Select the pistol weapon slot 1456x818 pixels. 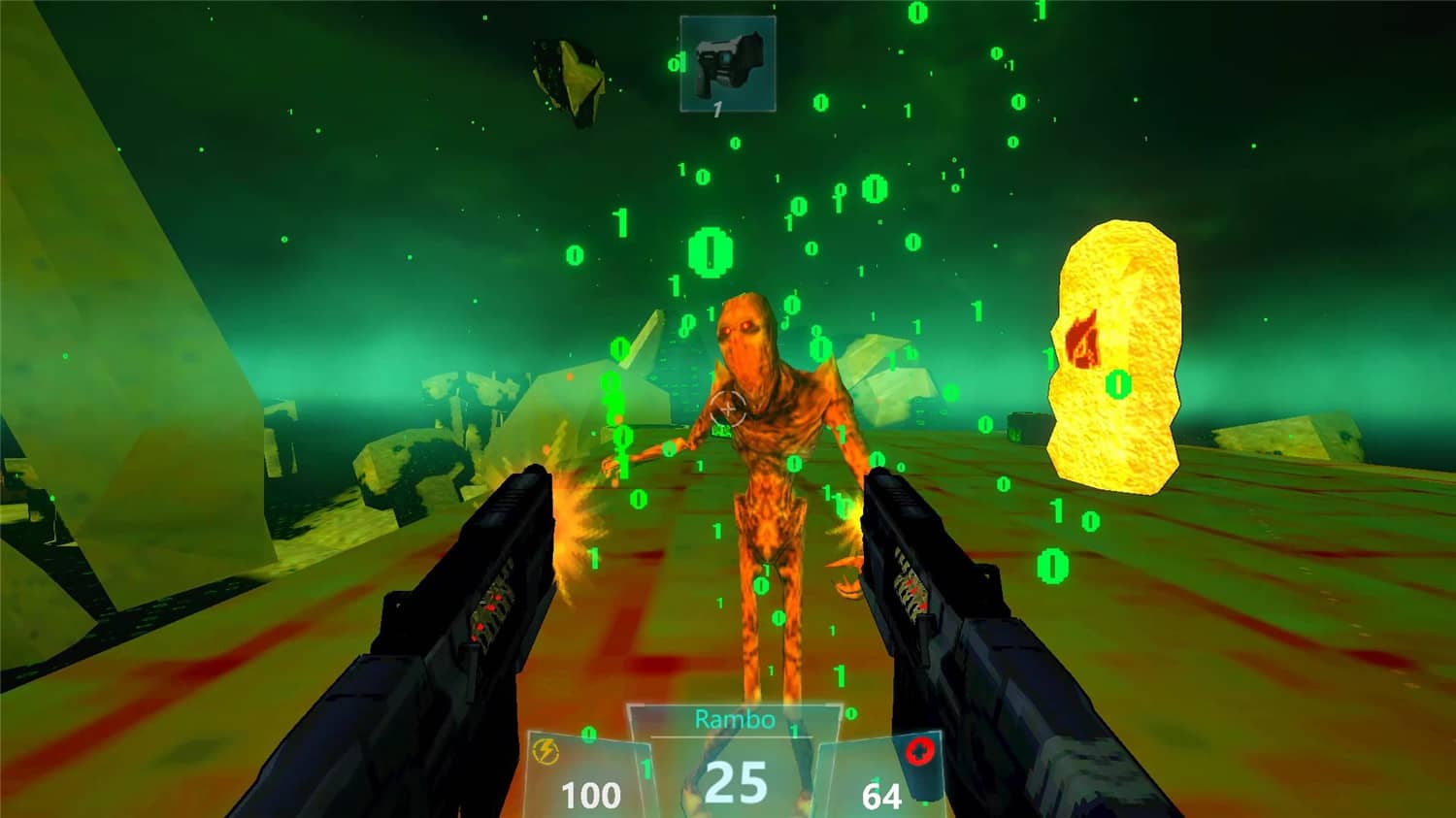coord(728,64)
